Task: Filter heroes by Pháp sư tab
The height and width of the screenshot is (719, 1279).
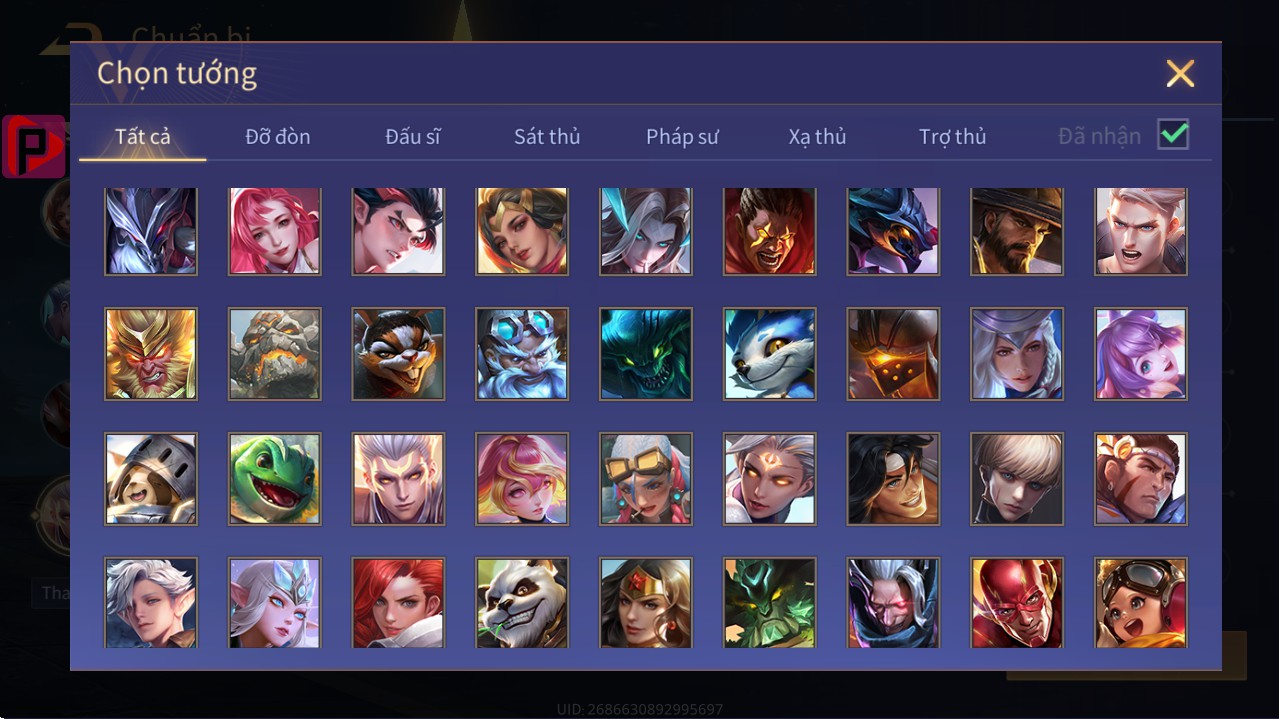Action: [x=682, y=136]
